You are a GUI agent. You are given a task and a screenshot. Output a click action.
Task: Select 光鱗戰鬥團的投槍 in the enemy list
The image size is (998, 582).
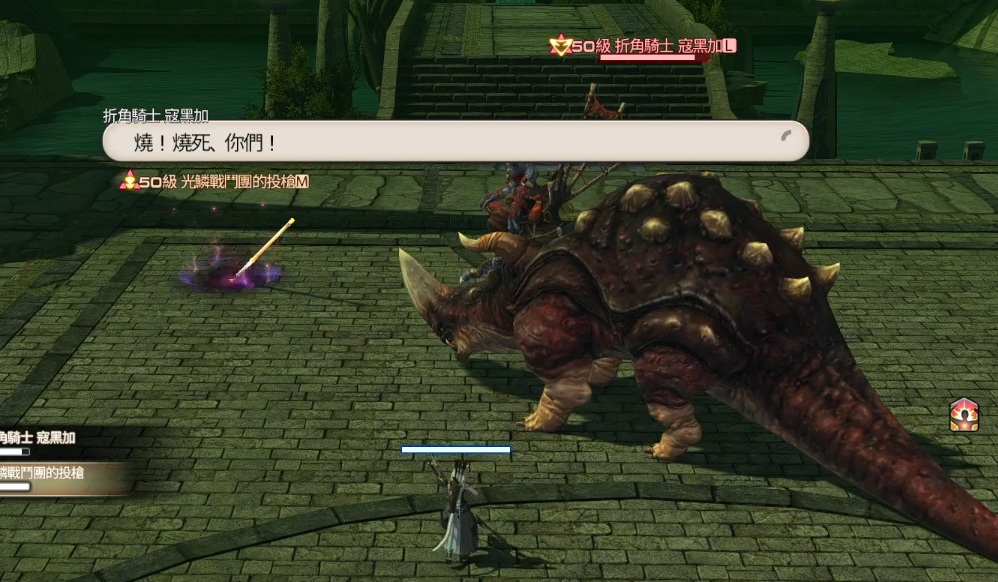(x=42, y=473)
